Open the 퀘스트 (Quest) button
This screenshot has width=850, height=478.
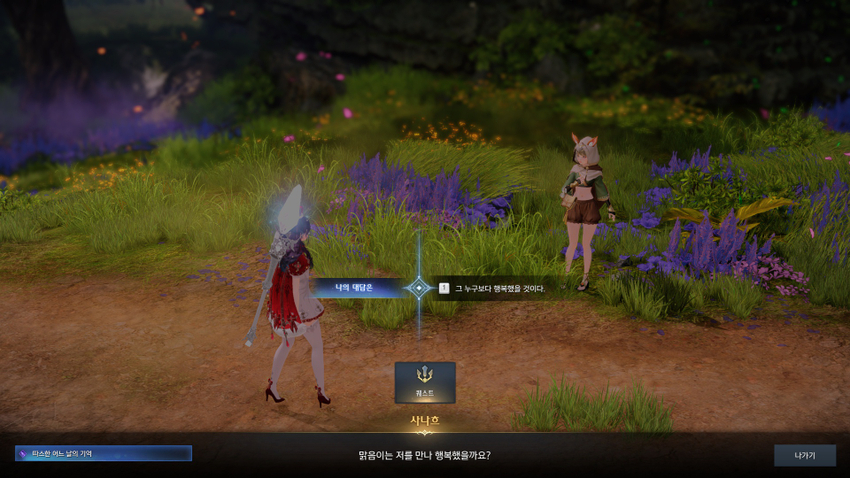(425, 382)
